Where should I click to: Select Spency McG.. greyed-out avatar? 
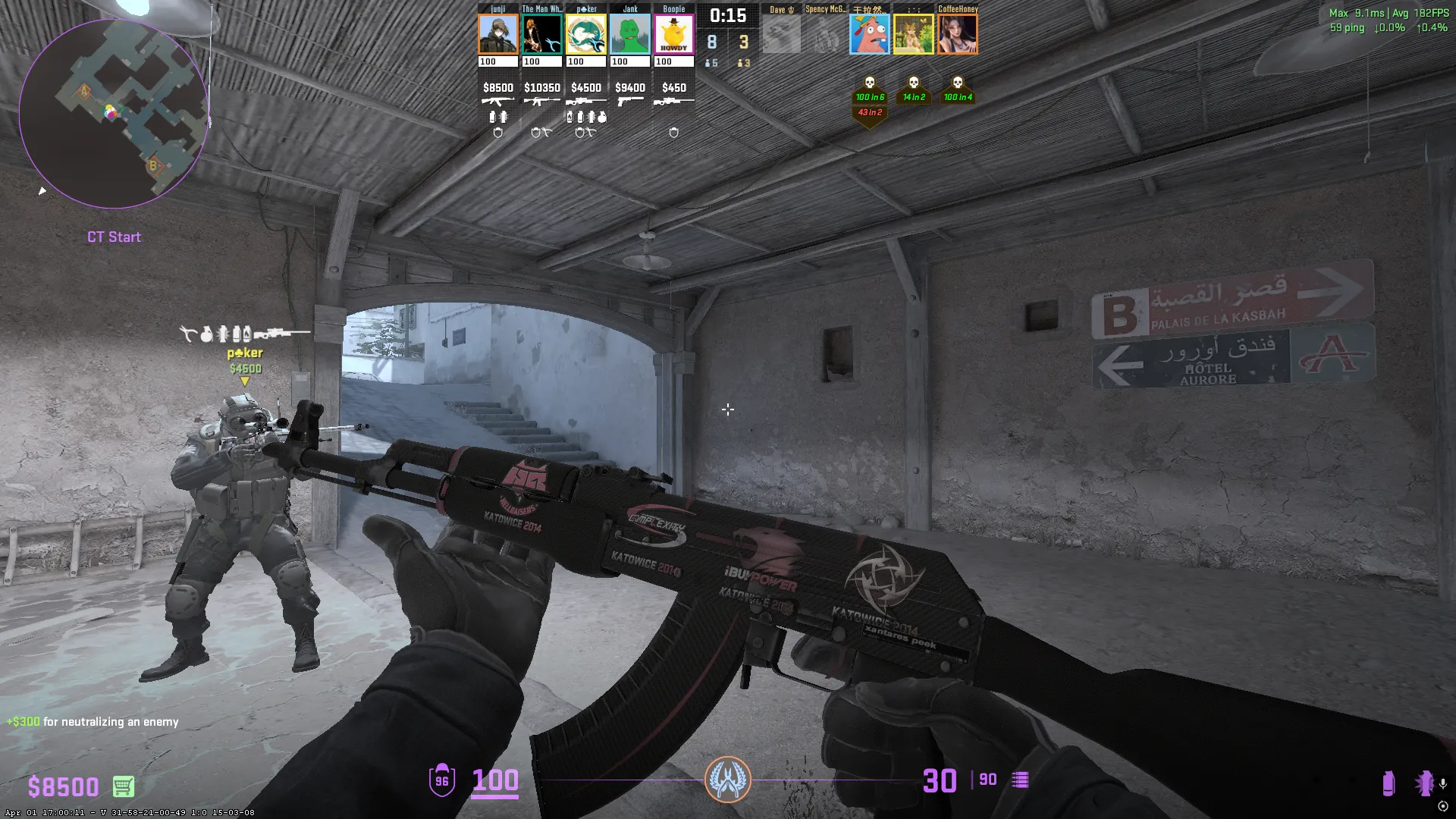(x=826, y=34)
